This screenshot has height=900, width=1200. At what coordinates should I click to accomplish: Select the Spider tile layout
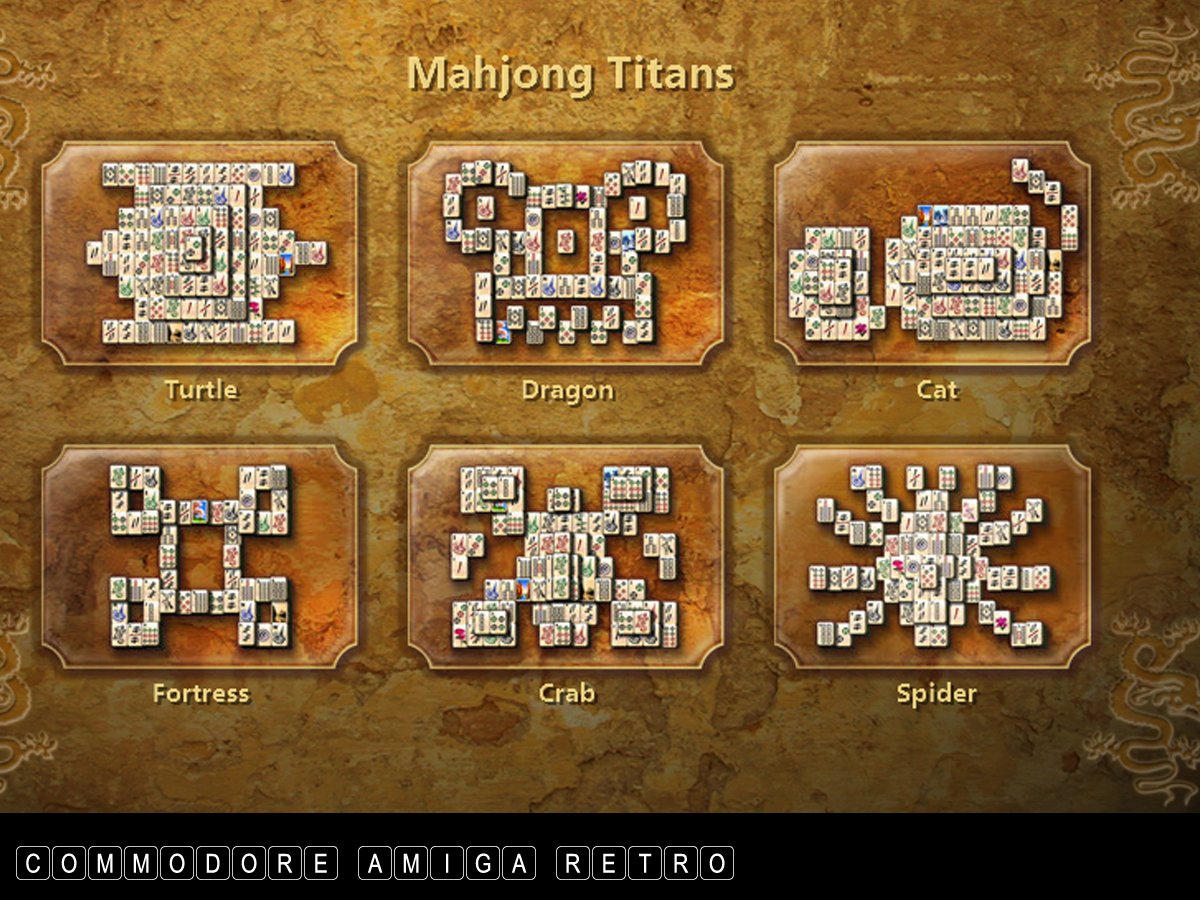(x=932, y=556)
